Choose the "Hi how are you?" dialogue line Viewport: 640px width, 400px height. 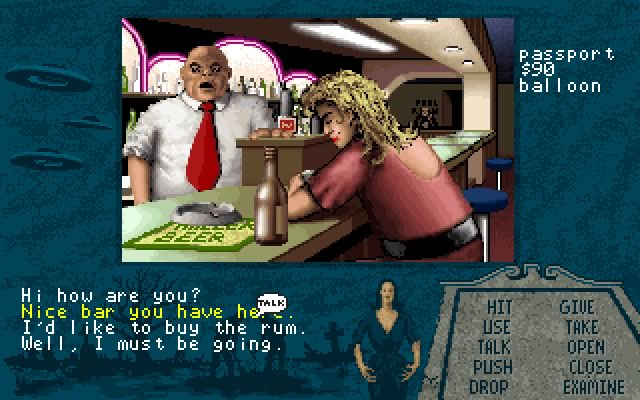pyautogui.click(x=110, y=295)
